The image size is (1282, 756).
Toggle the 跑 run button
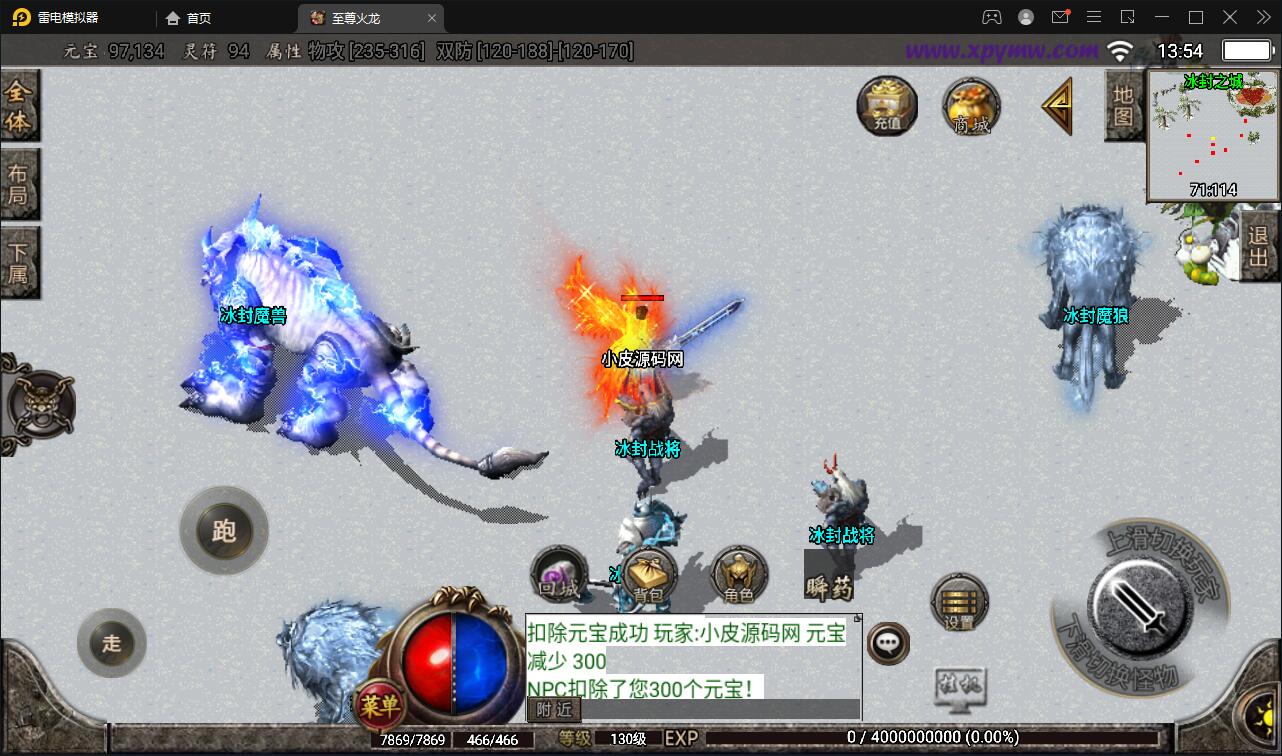(224, 530)
